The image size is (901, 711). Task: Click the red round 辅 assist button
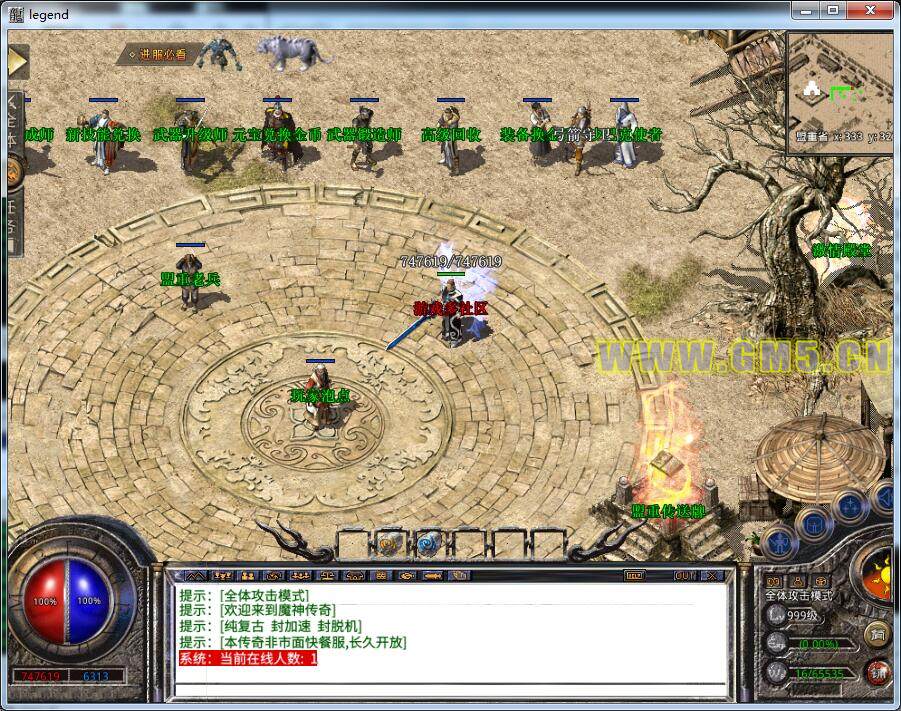(876, 671)
